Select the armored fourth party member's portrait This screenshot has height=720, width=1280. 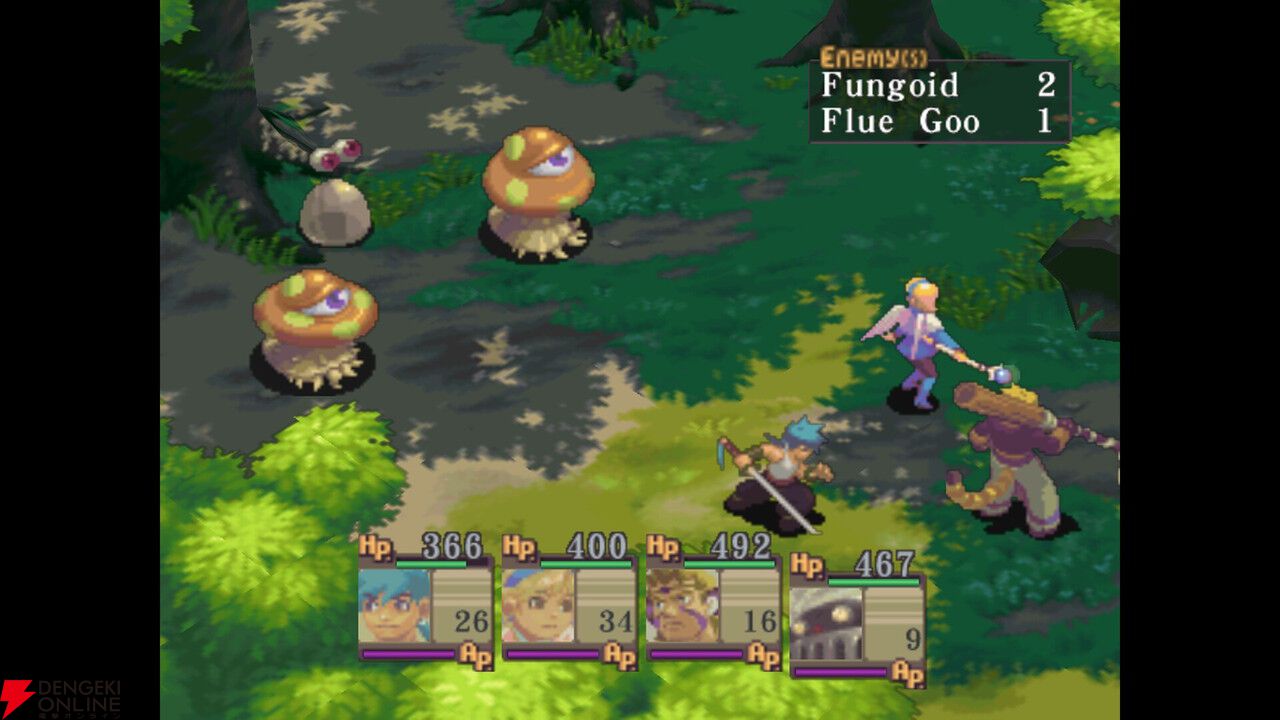[x=826, y=625]
